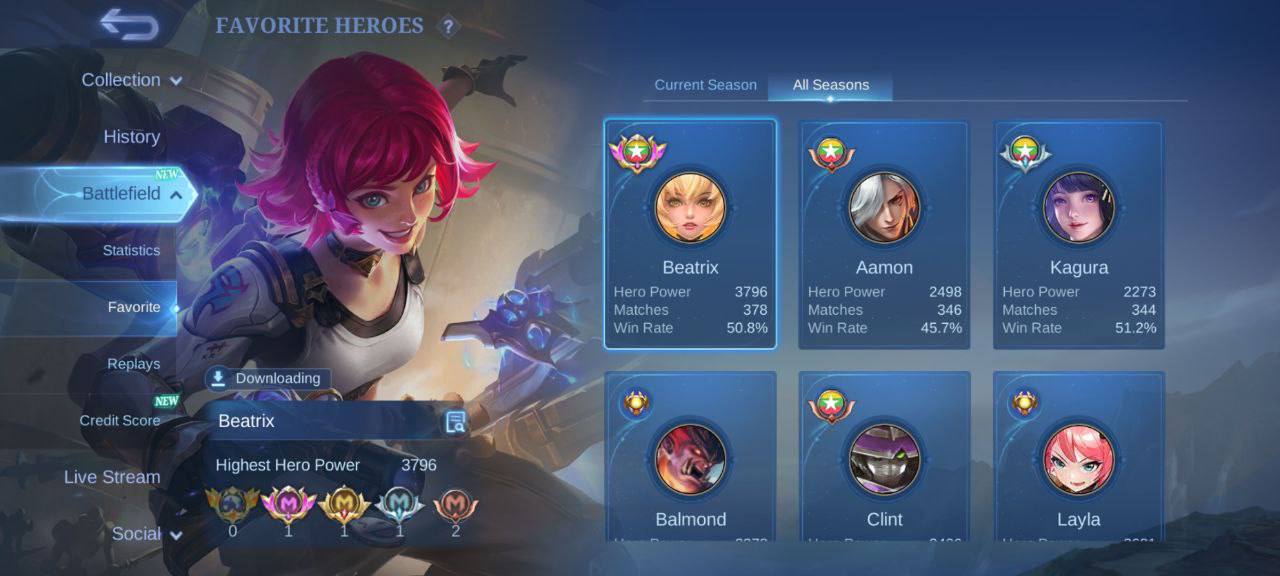1280x576 pixels.
Task: Select the Favorite submenu entry
Action: (133, 307)
